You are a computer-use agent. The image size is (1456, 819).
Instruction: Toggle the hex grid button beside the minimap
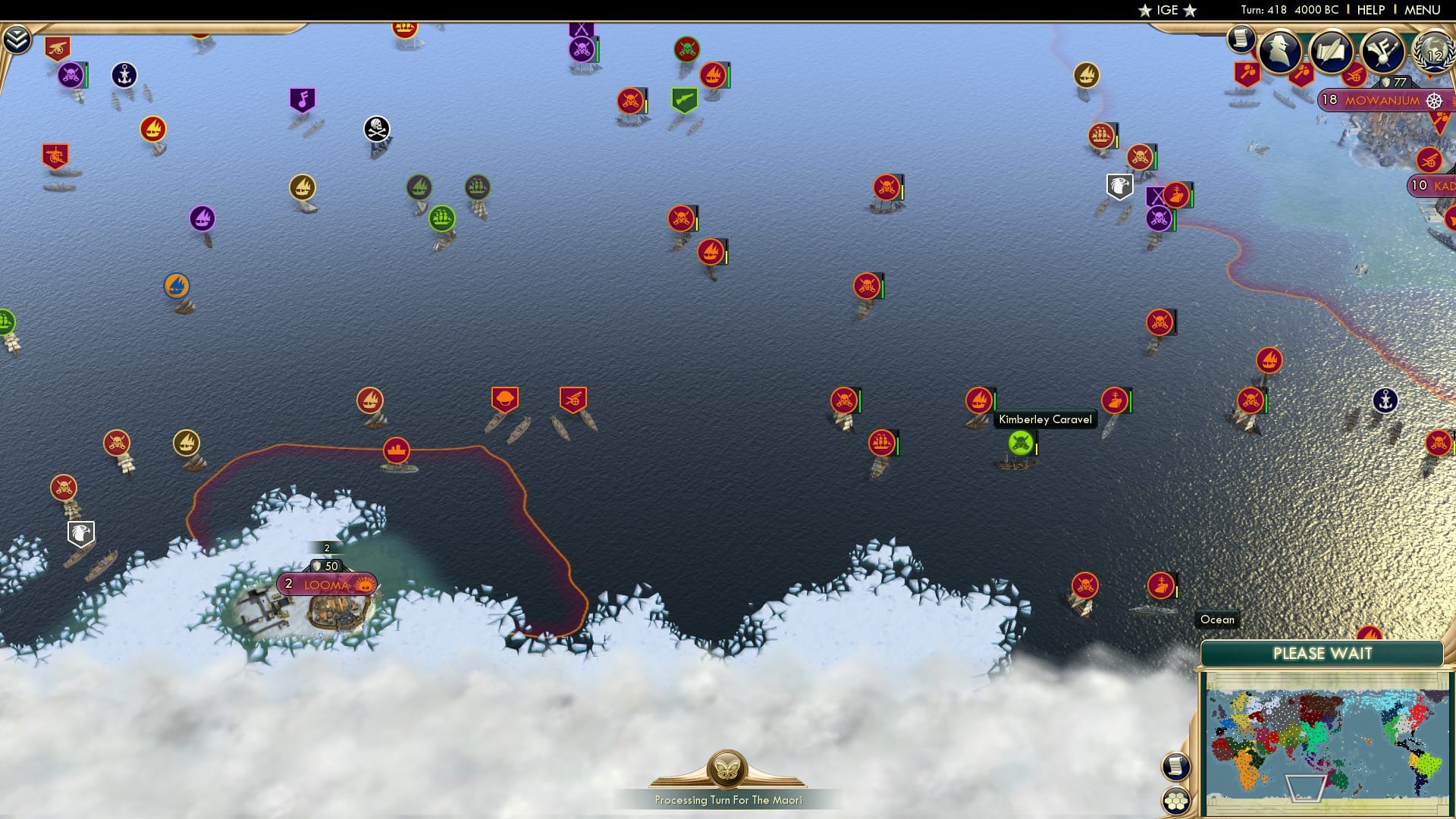(x=1176, y=800)
